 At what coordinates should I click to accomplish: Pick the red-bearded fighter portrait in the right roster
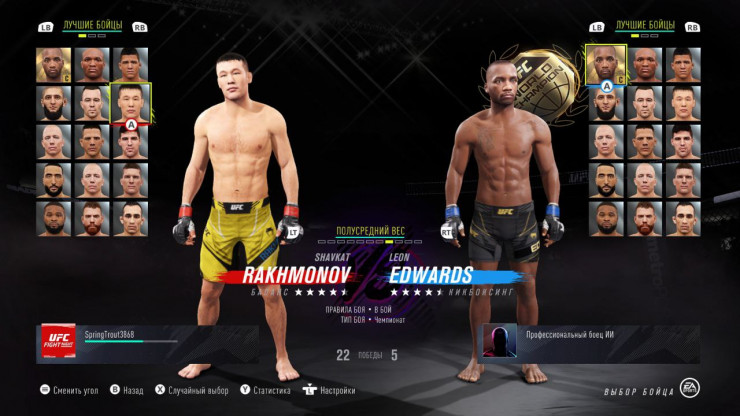tap(645, 218)
